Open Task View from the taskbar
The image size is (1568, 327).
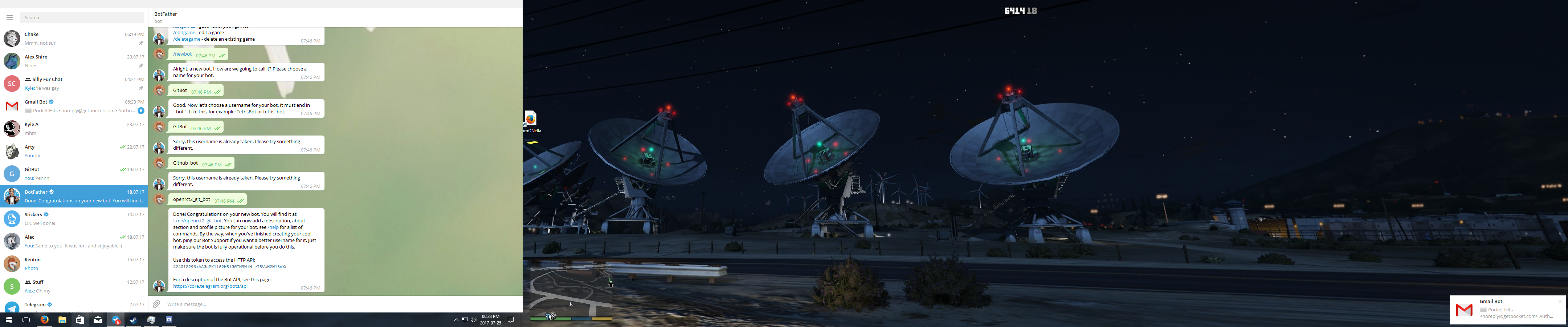pos(25,319)
